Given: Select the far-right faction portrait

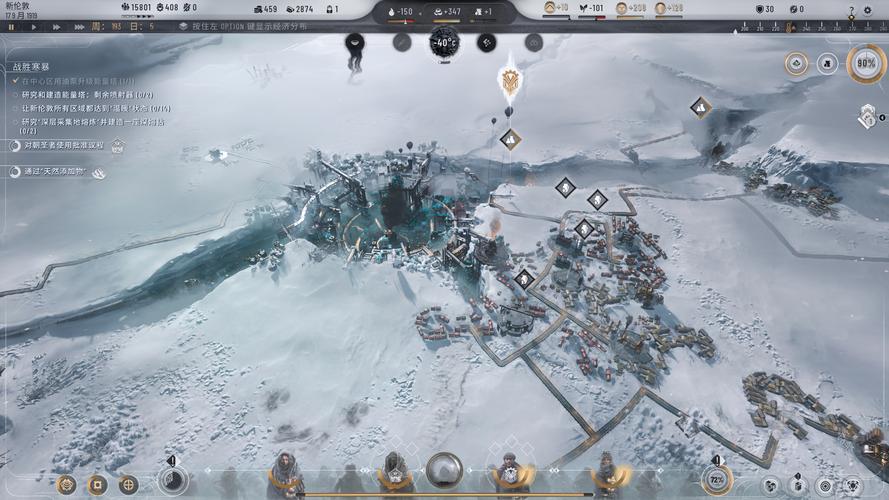Looking at the screenshot, I should coord(605,473).
